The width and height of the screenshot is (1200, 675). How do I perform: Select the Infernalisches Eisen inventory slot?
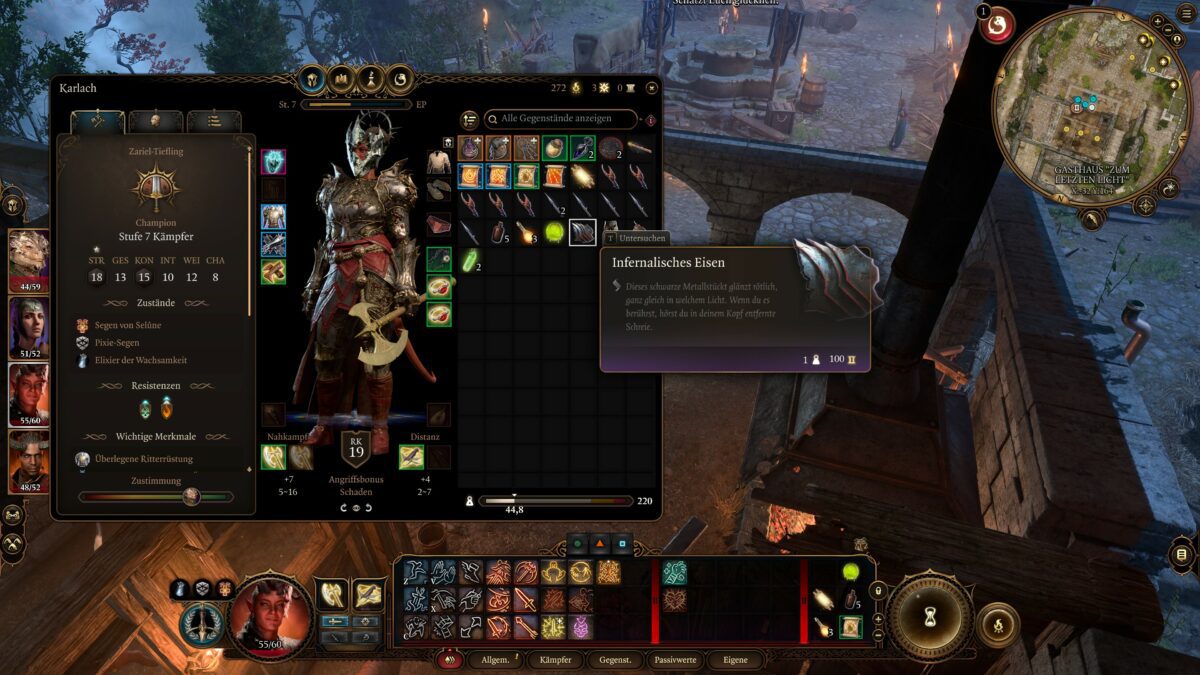click(582, 233)
